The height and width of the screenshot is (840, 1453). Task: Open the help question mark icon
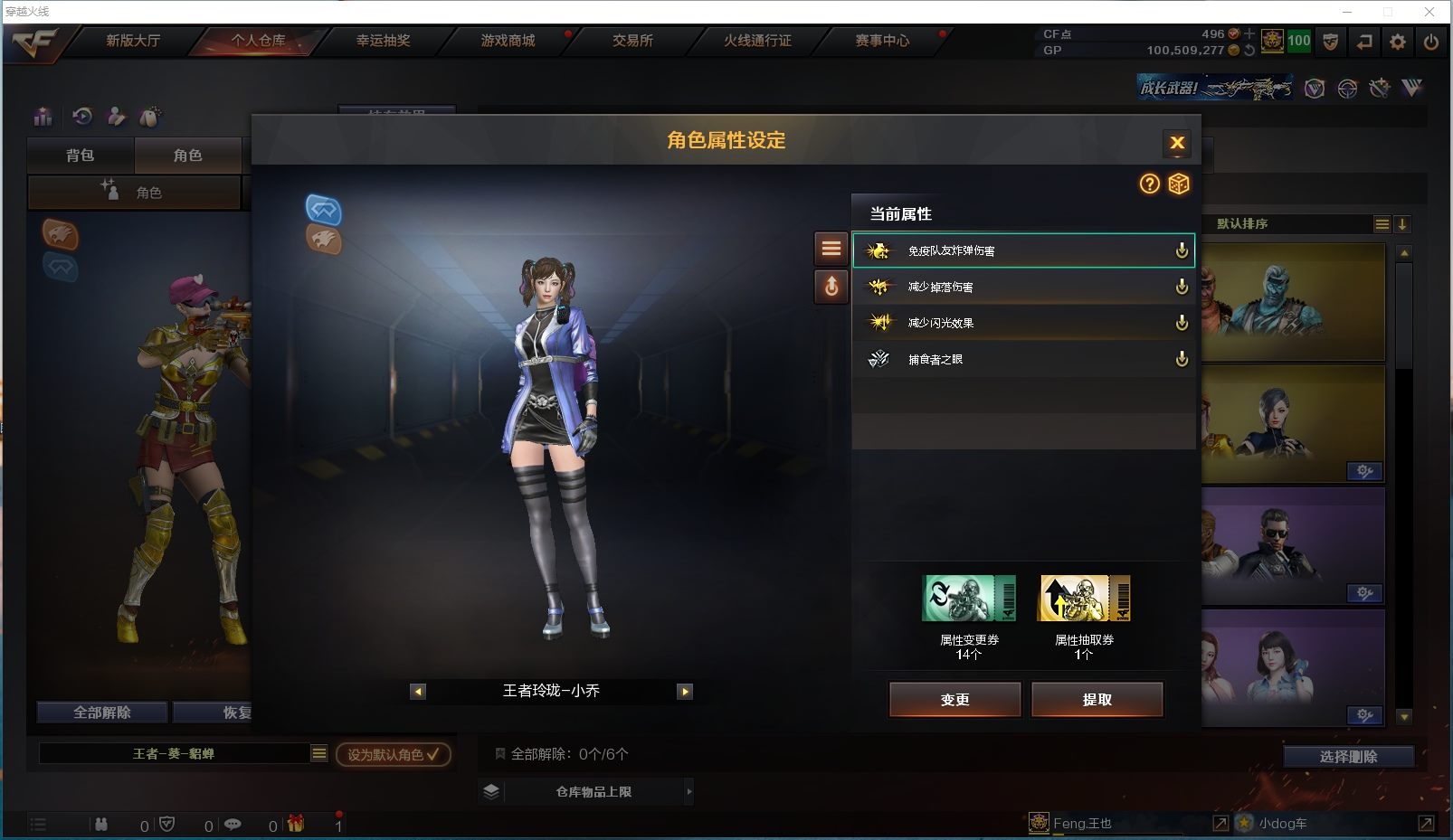[x=1149, y=184]
